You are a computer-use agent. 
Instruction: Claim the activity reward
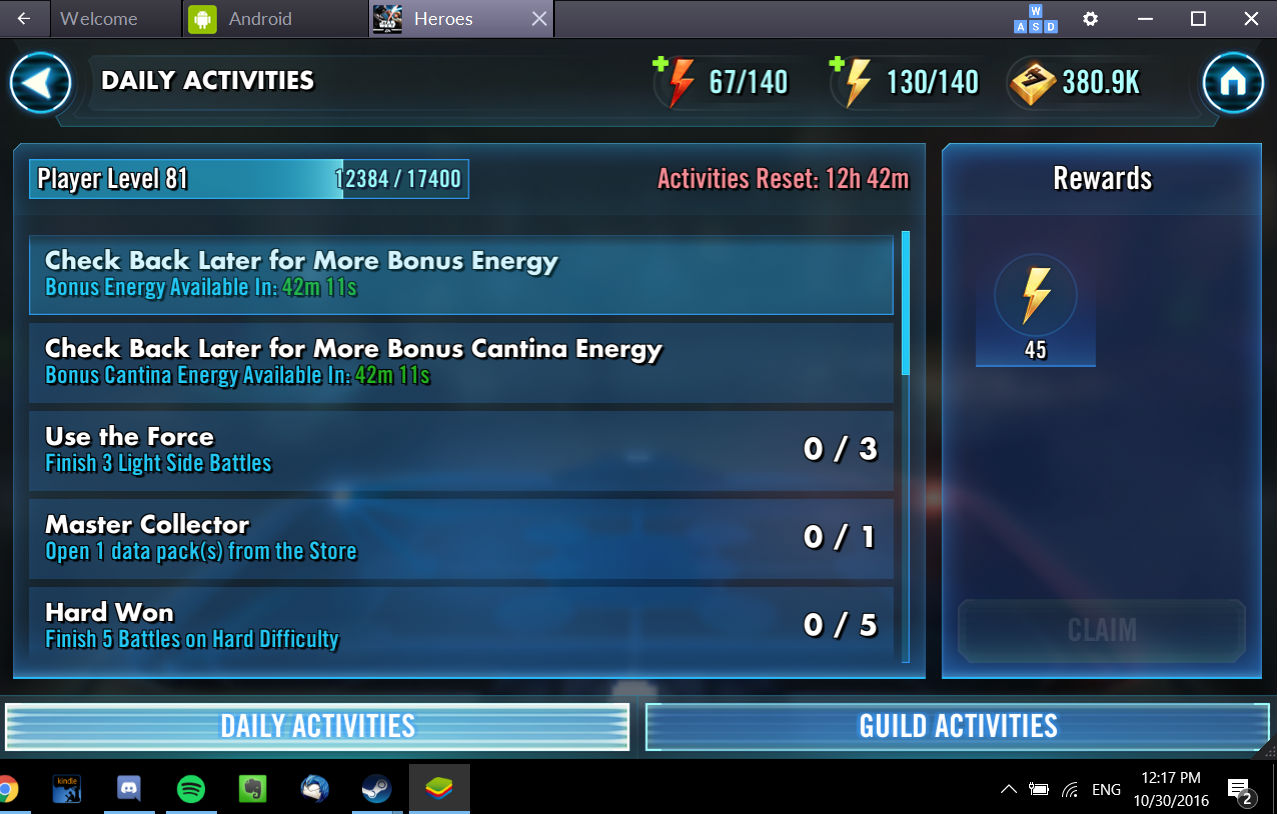[x=1102, y=630]
